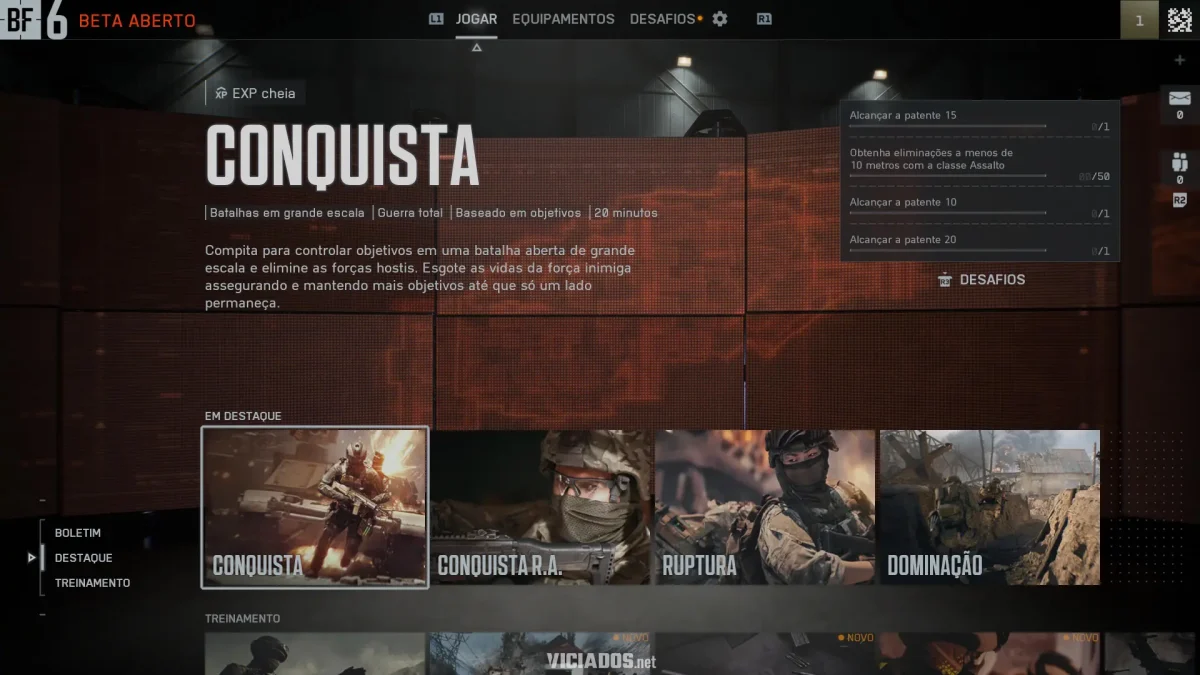Open the player rank badge
The width and height of the screenshot is (1200, 675).
click(1139, 20)
